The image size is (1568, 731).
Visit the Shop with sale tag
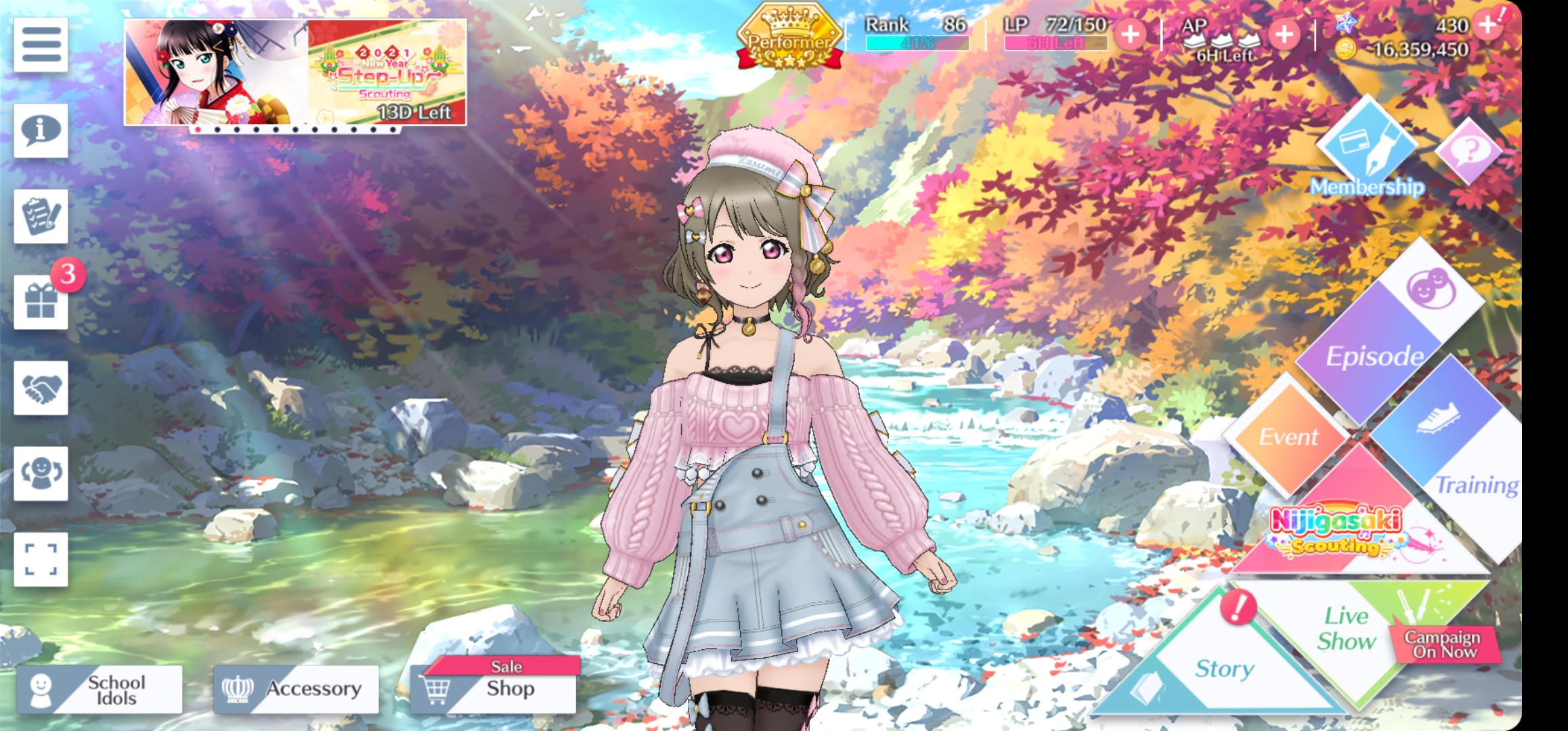494,688
